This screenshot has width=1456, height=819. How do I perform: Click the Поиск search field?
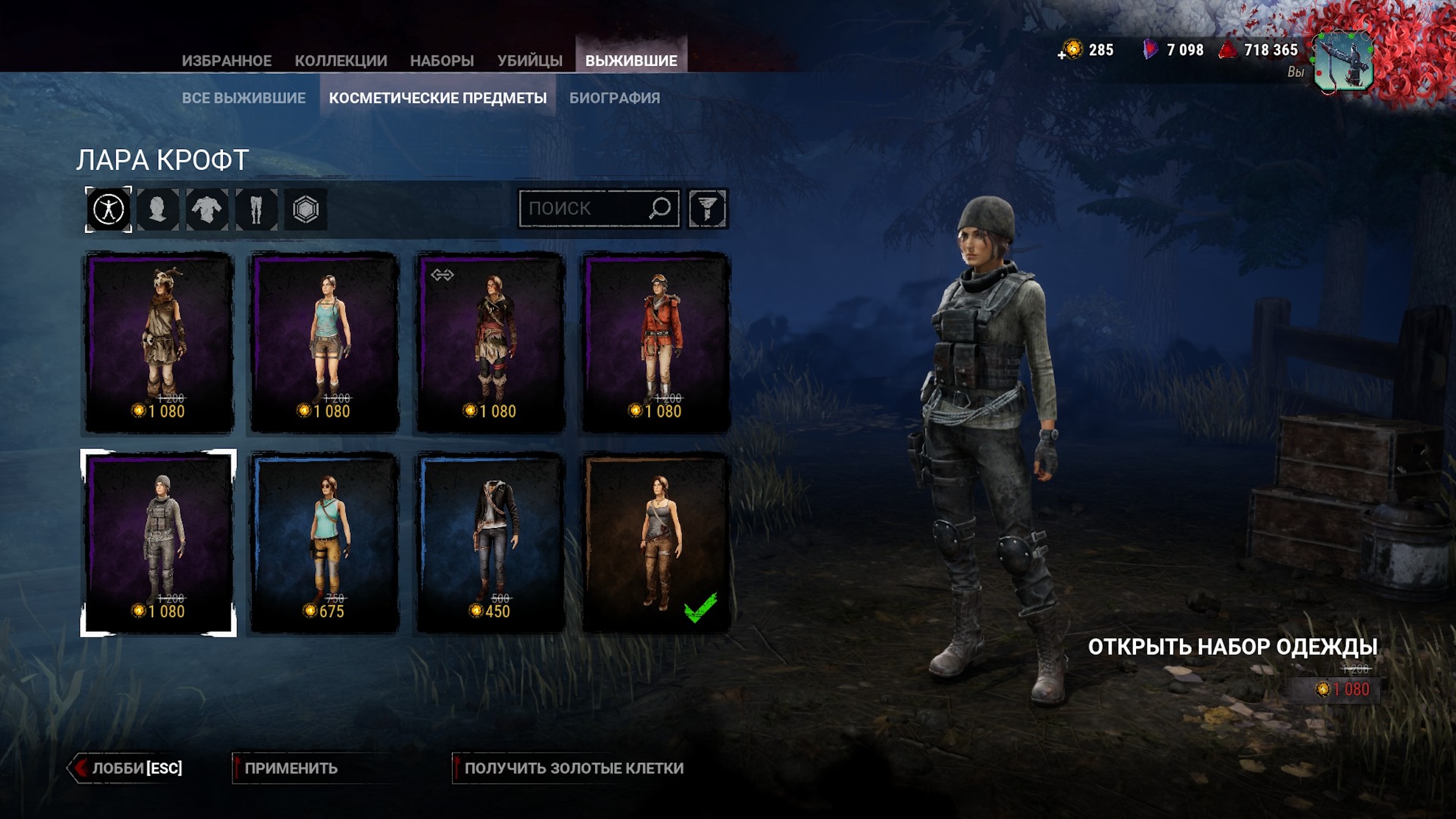(585, 208)
